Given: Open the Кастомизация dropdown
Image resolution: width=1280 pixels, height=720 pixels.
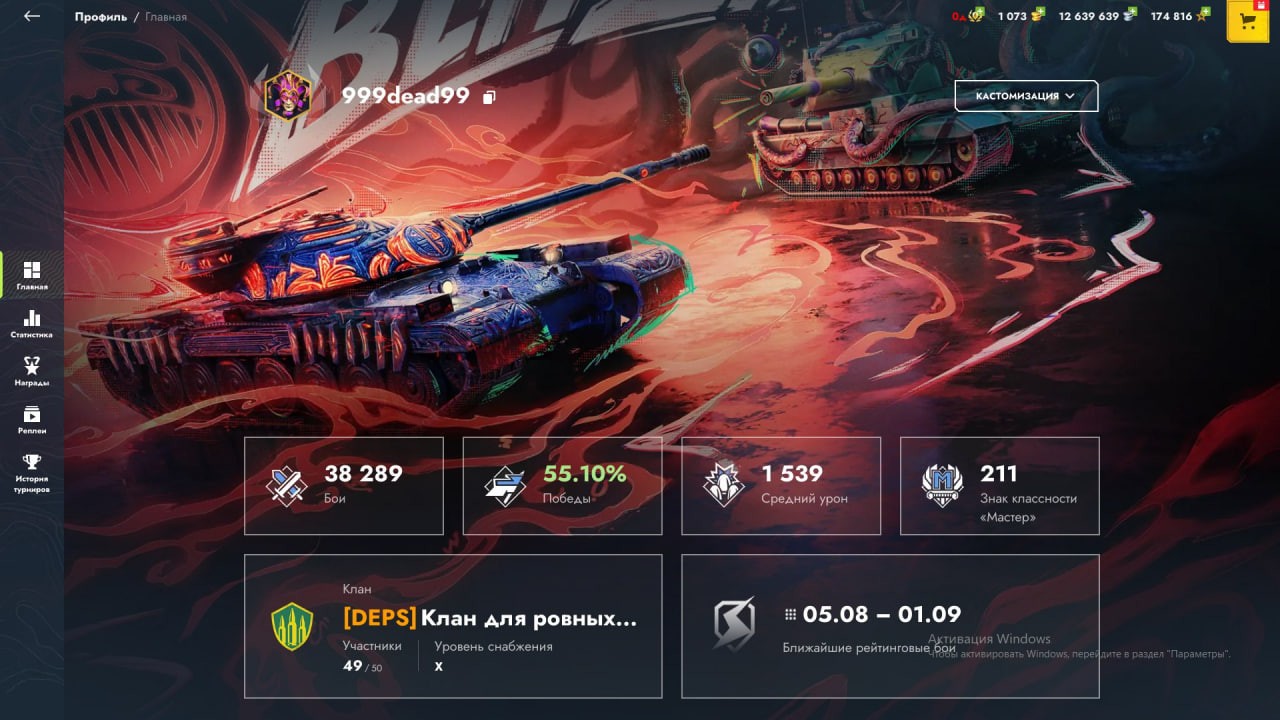Looking at the screenshot, I should tap(1026, 96).
